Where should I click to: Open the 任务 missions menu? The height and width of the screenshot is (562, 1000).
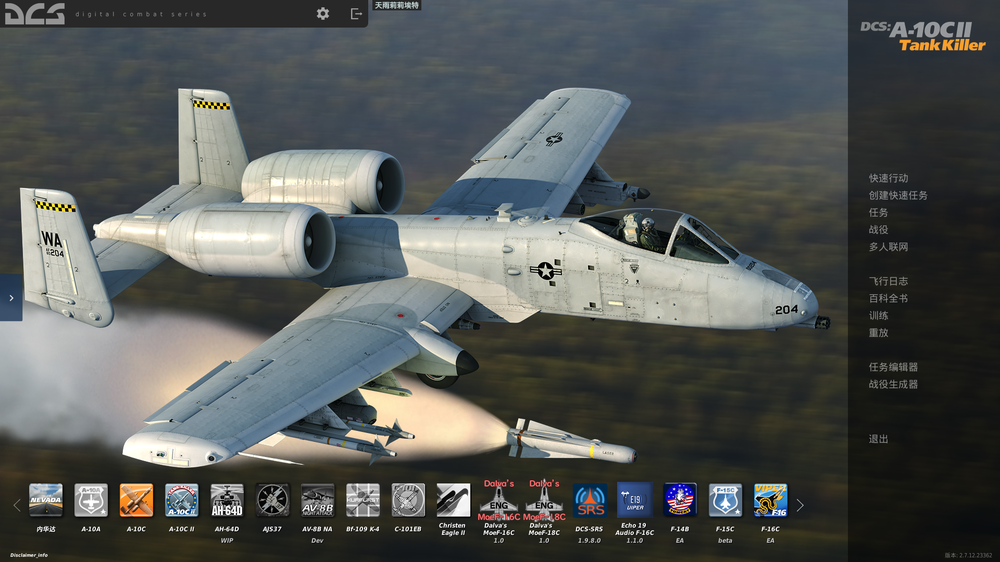[878, 212]
